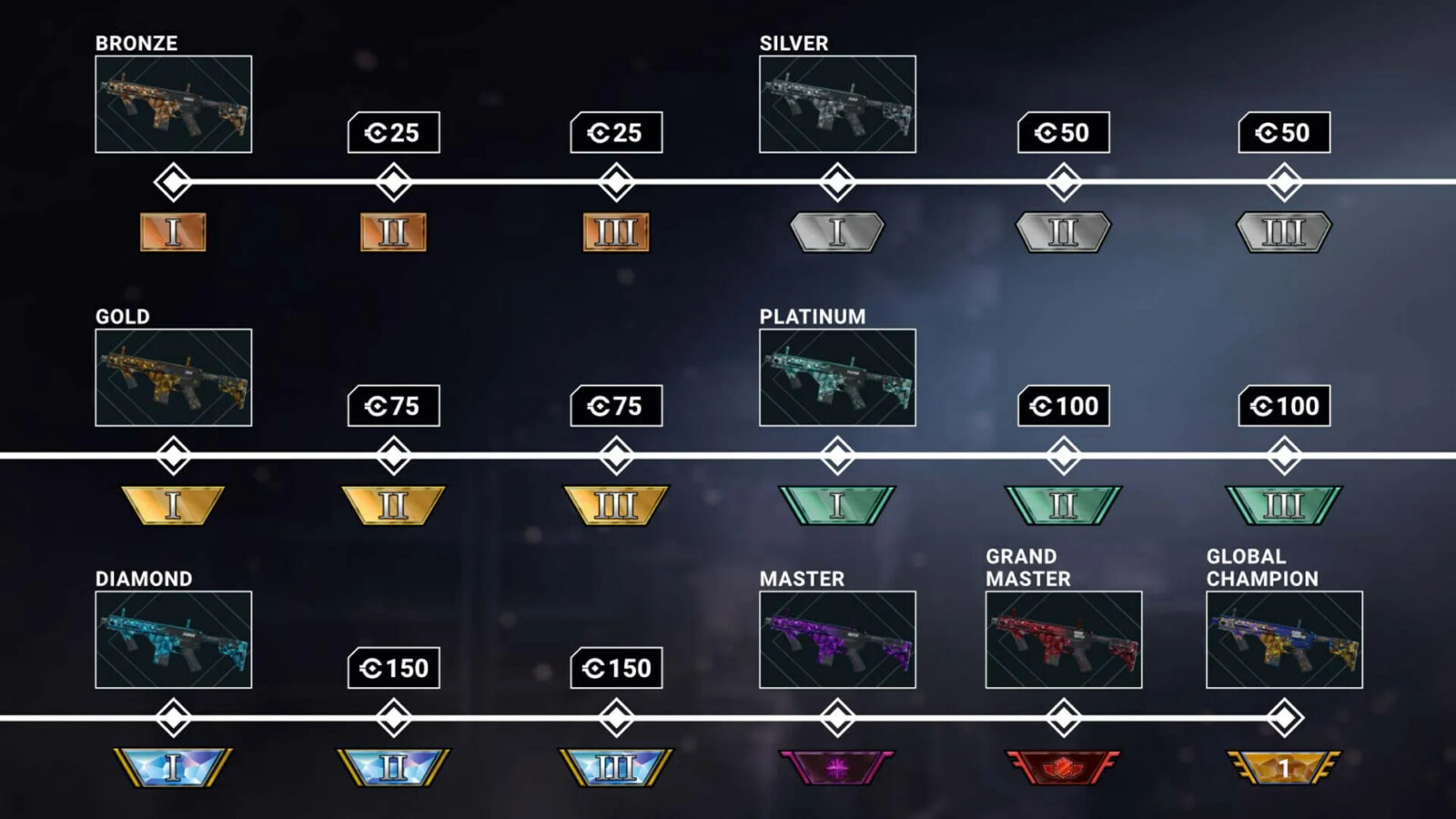Viewport: 1456px width, 819px height.
Task: Click the purple Master rank emblem
Action: (837, 767)
